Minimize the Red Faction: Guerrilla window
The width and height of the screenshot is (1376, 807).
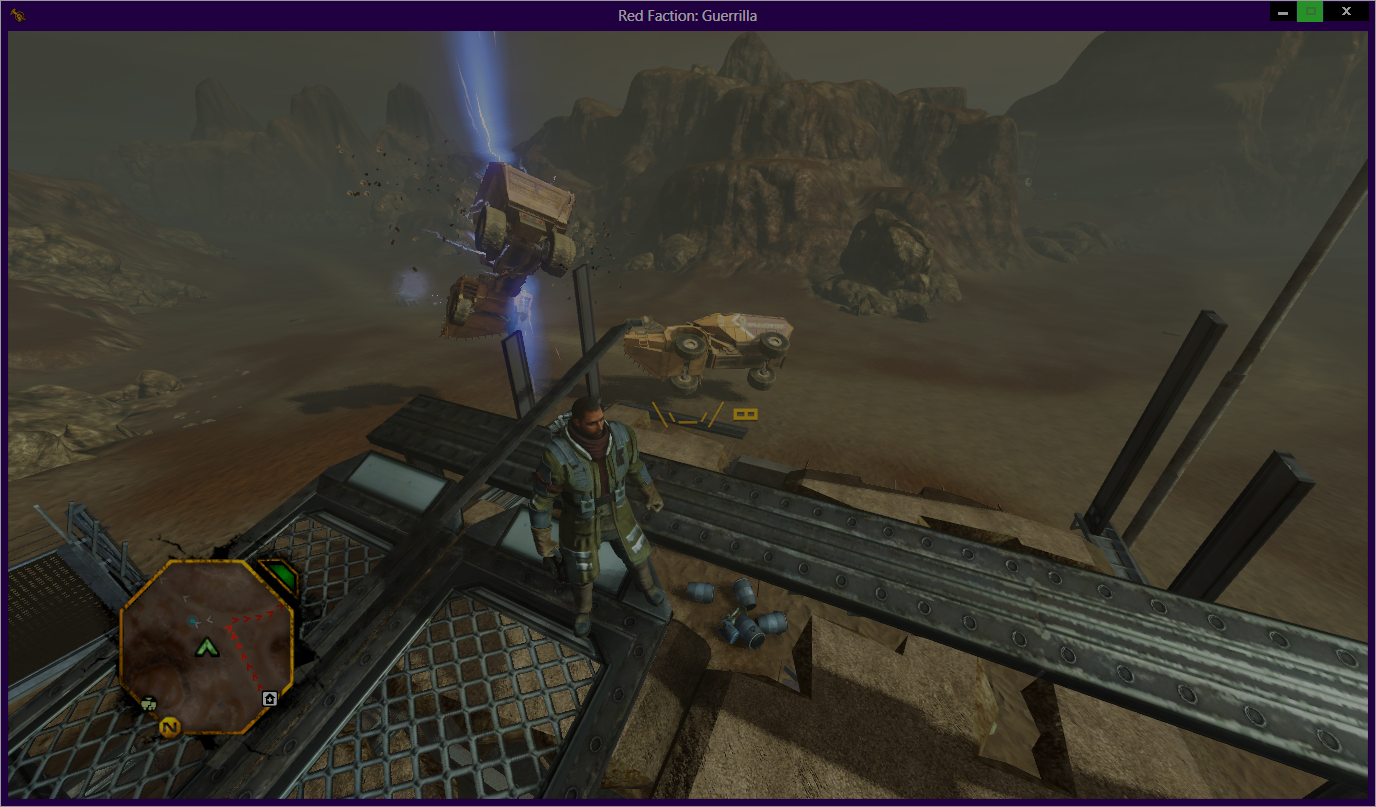pos(1283,12)
